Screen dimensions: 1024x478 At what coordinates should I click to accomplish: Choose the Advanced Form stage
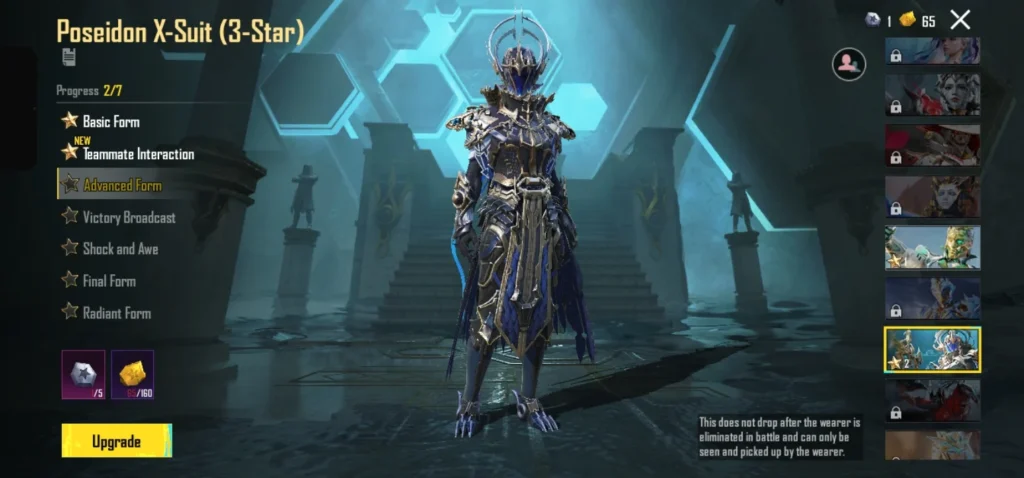point(121,185)
